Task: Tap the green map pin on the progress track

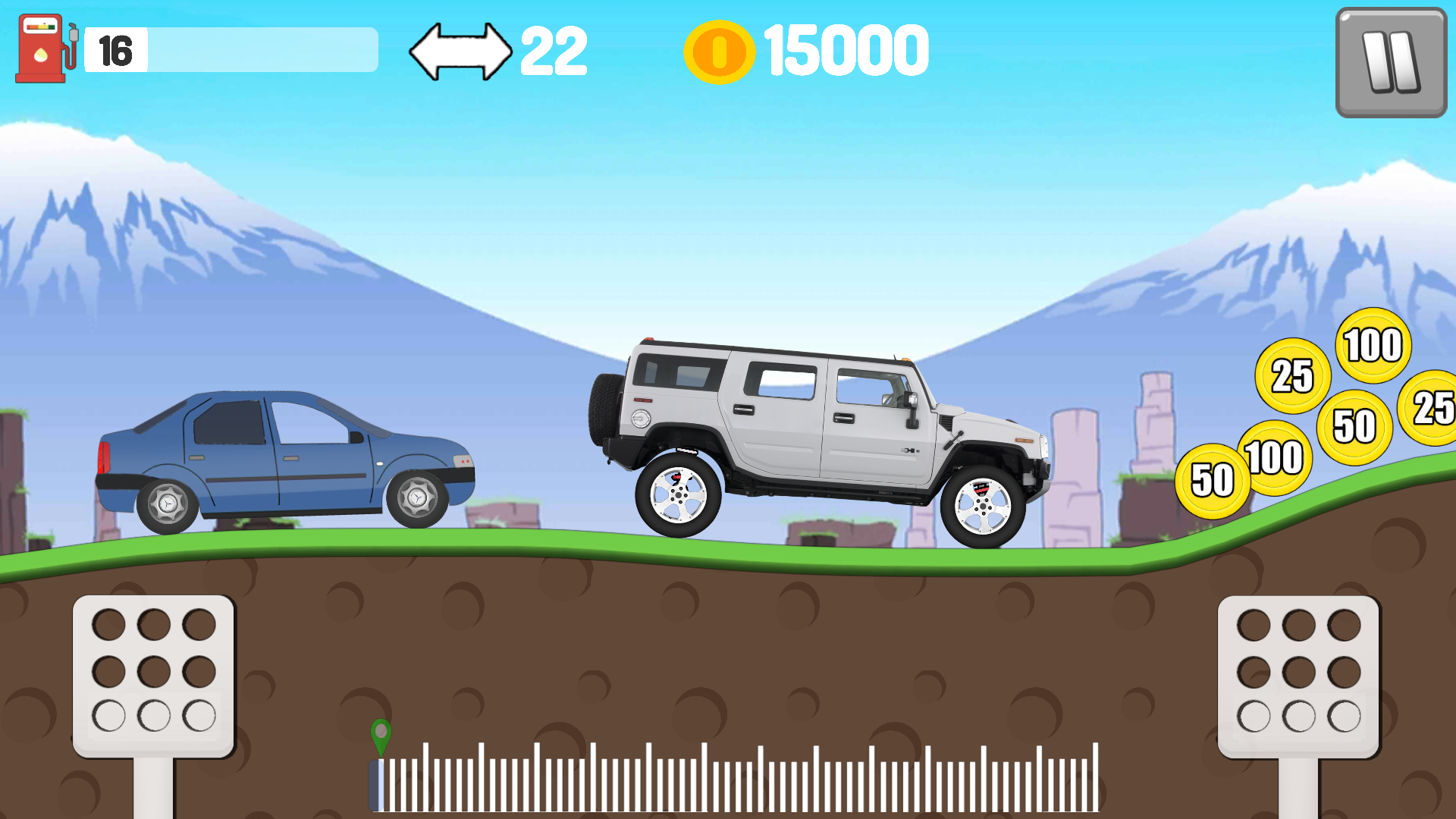Action: [x=380, y=734]
